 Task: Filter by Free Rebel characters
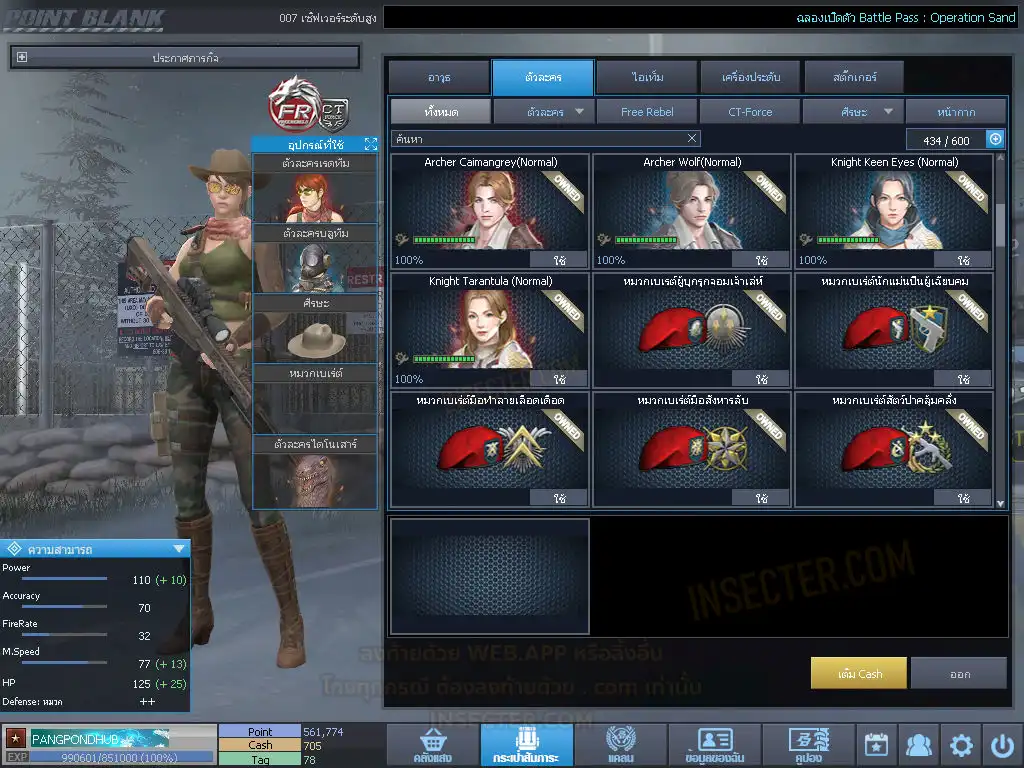[647, 112]
